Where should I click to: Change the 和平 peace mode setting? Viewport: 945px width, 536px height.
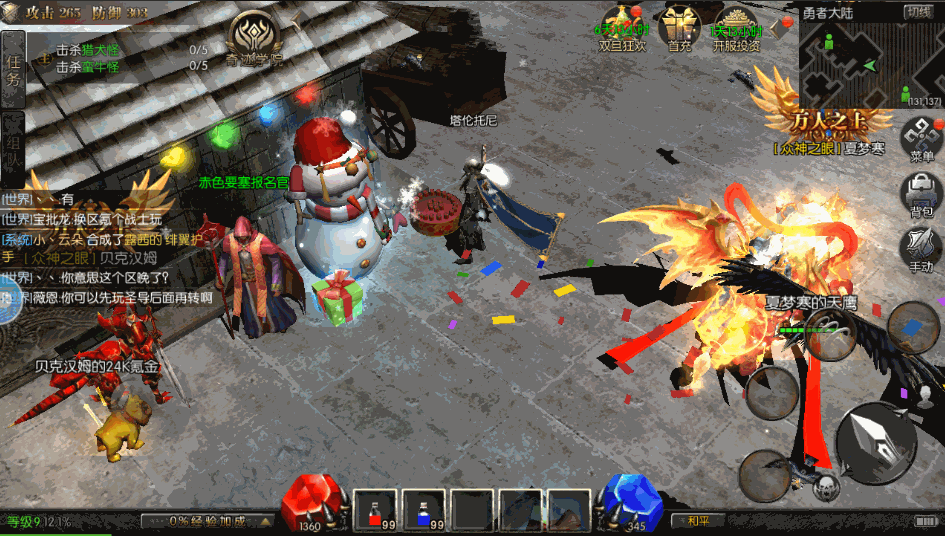coord(699,521)
